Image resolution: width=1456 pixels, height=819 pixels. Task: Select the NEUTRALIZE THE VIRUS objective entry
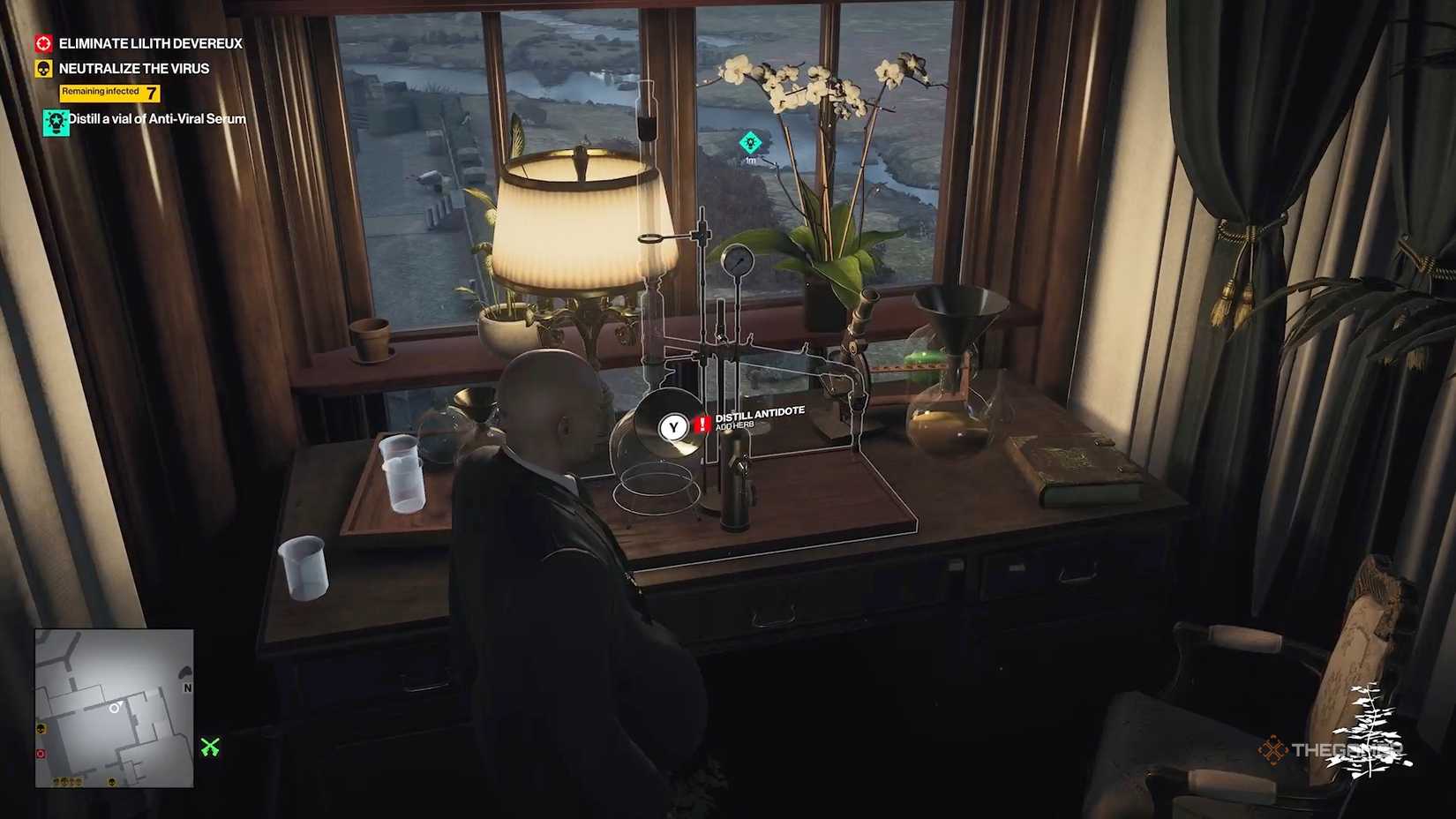pyautogui.click(x=132, y=68)
